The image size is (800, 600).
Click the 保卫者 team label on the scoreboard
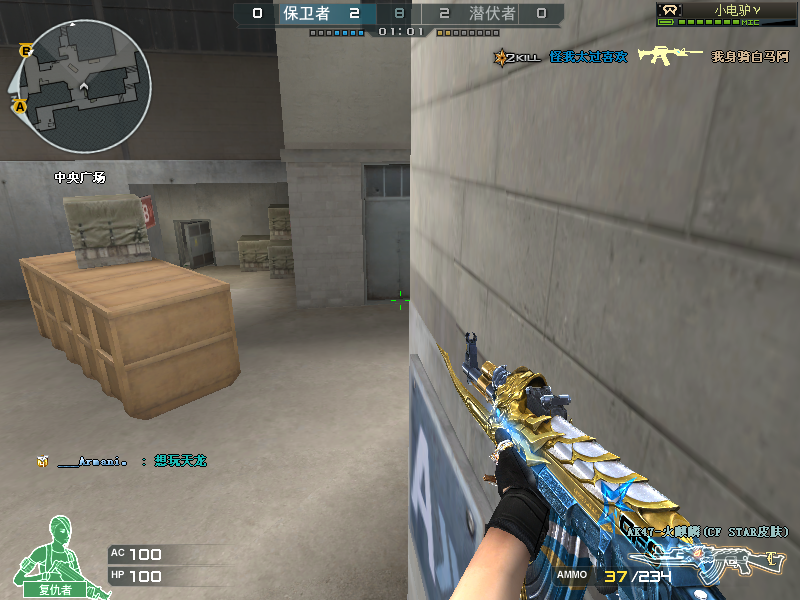pos(306,14)
